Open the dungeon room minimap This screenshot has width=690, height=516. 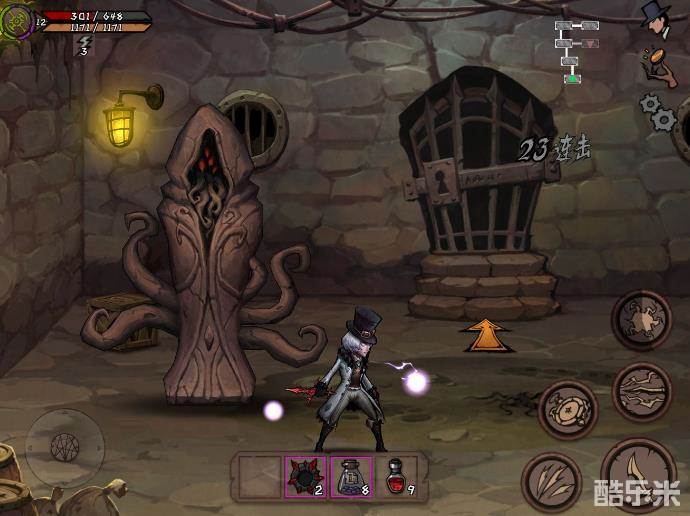[x=576, y=48]
